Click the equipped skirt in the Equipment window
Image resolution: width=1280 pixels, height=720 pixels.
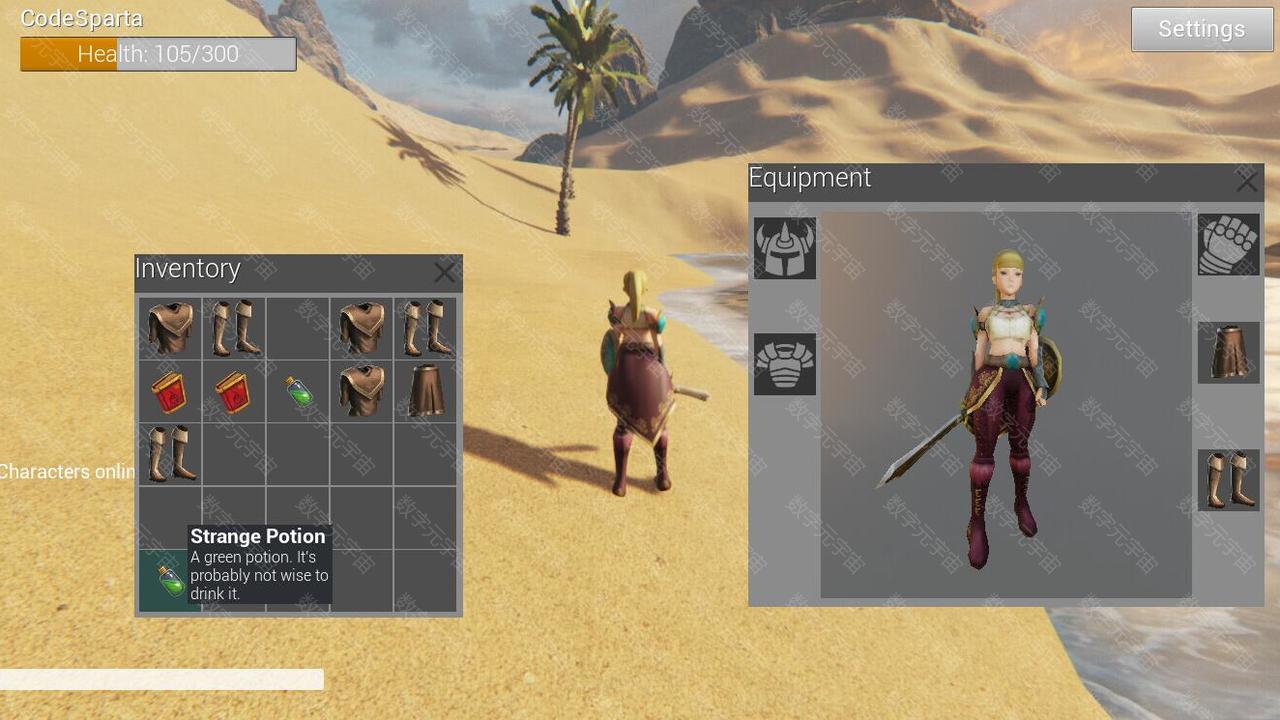[1228, 351]
